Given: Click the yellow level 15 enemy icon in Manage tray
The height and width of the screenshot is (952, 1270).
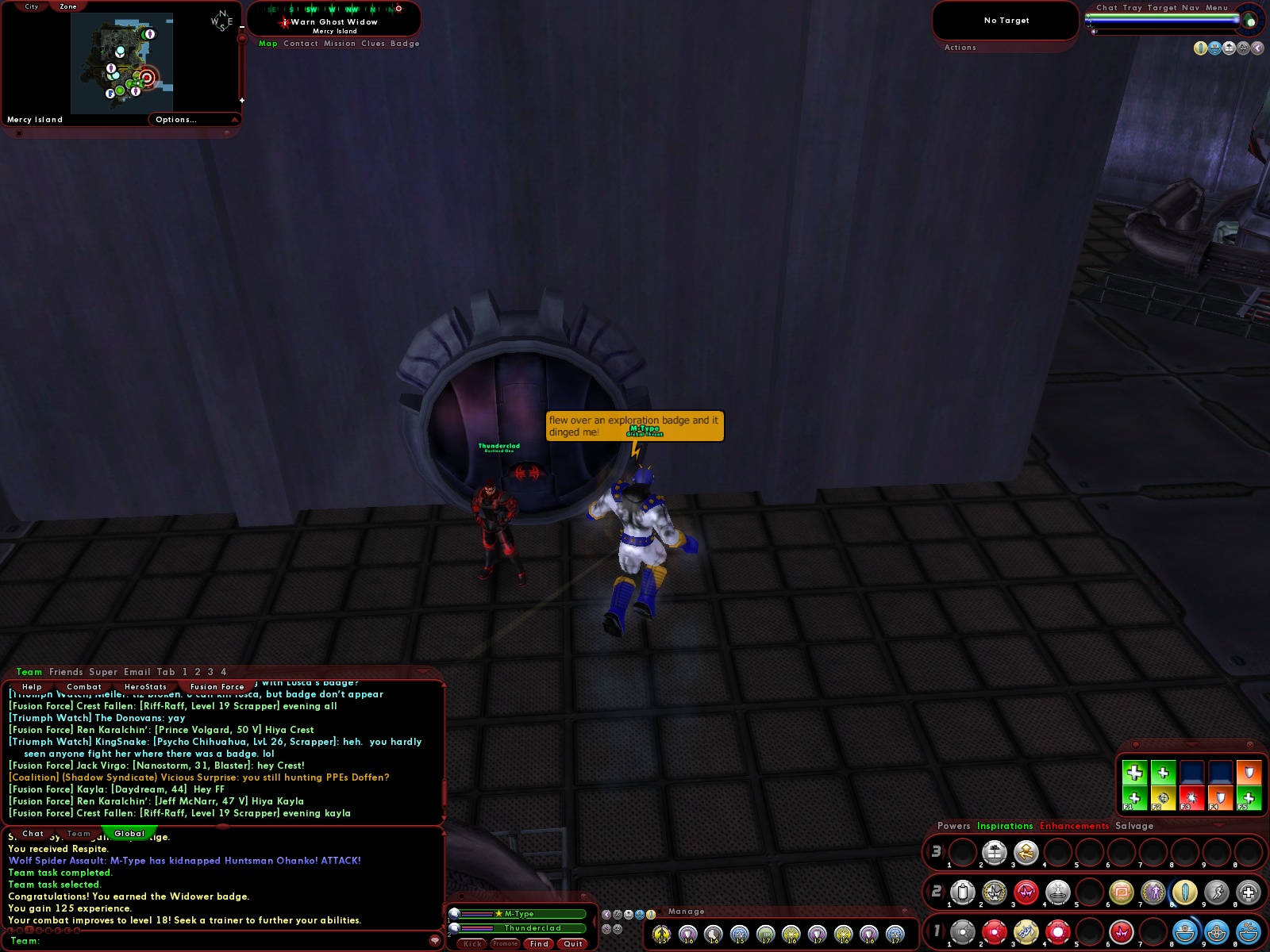Looking at the screenshot, I should [663, 935].
